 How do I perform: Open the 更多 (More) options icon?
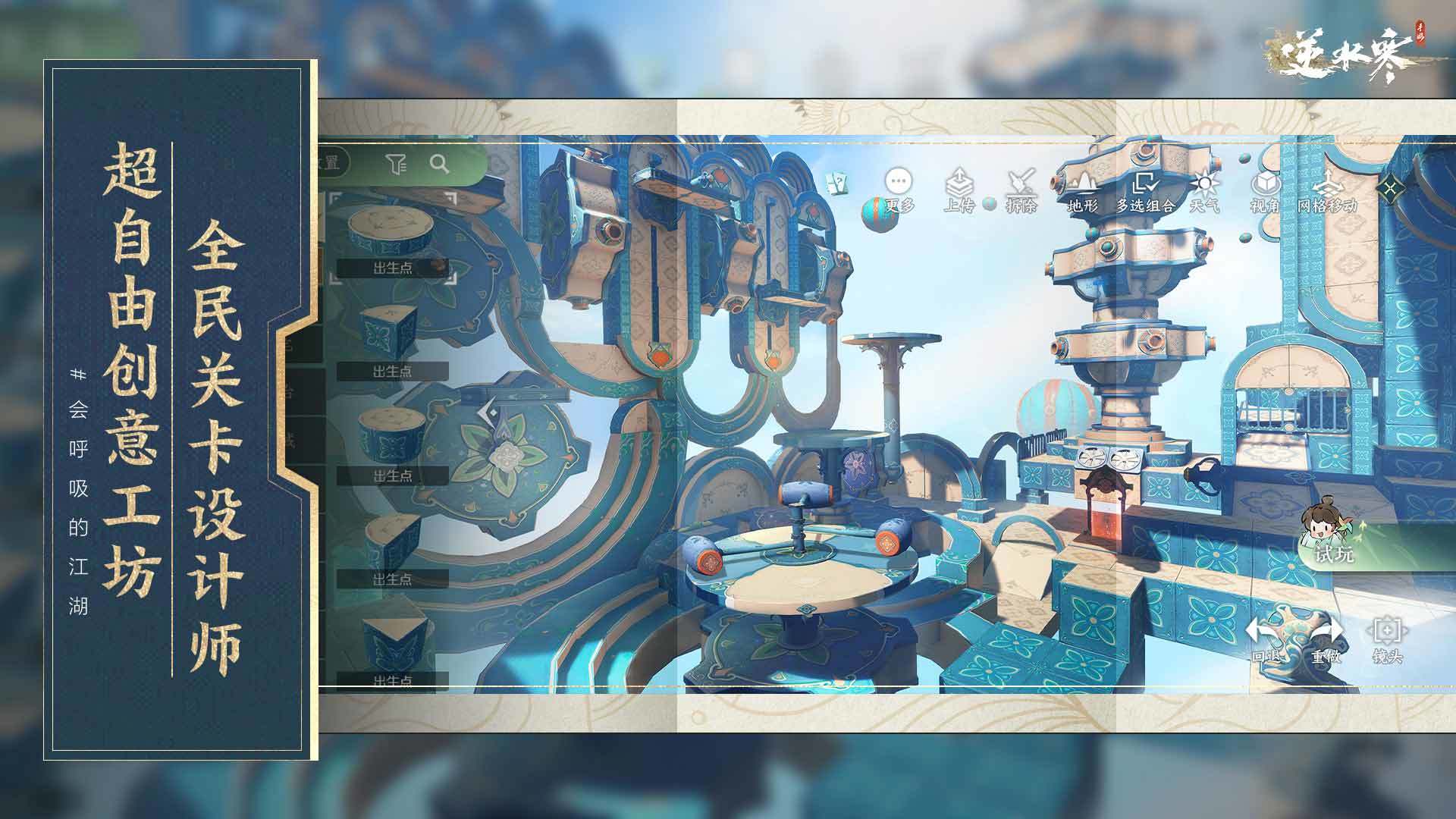[x=898, y=182]
